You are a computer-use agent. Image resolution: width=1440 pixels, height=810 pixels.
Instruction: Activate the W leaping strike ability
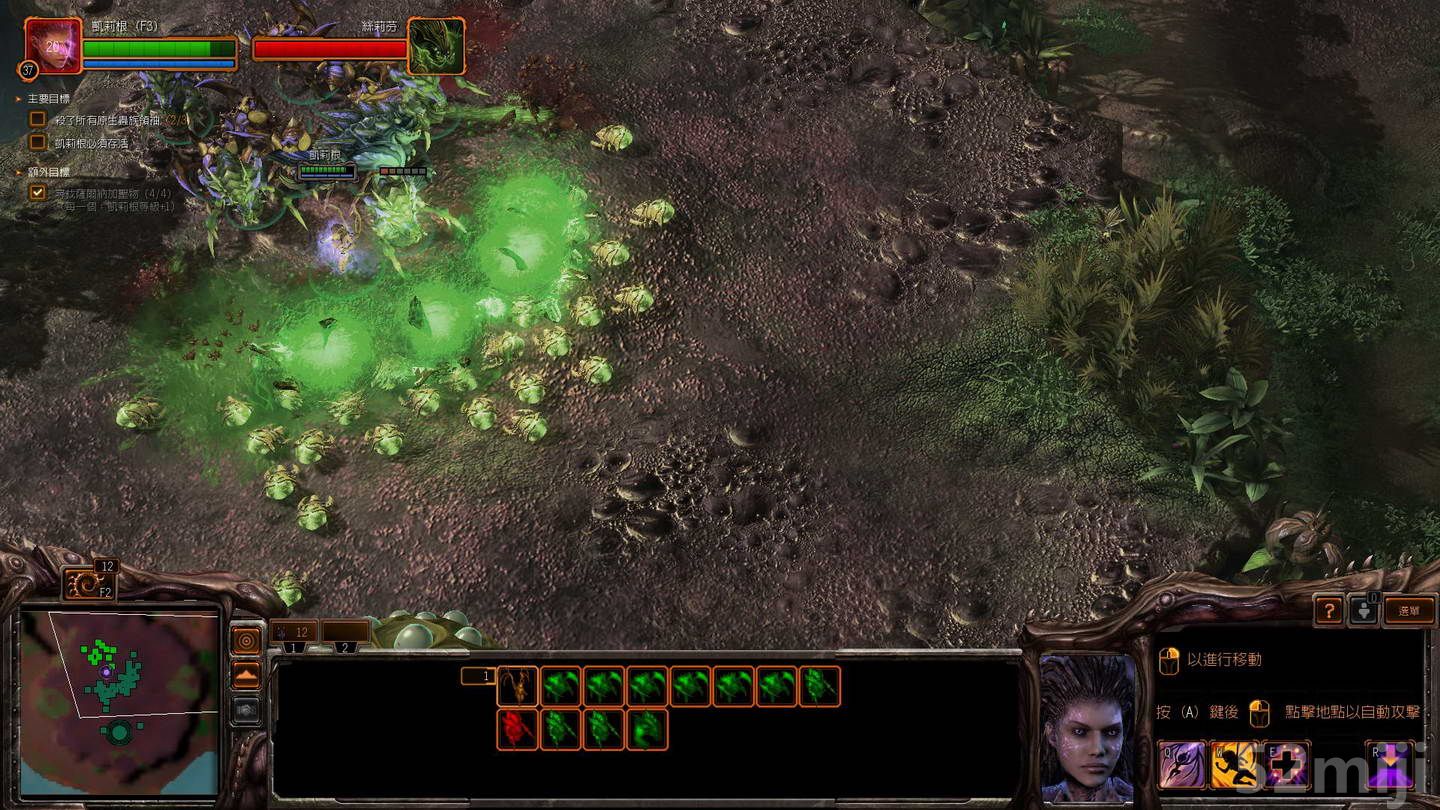(1233, 765)
